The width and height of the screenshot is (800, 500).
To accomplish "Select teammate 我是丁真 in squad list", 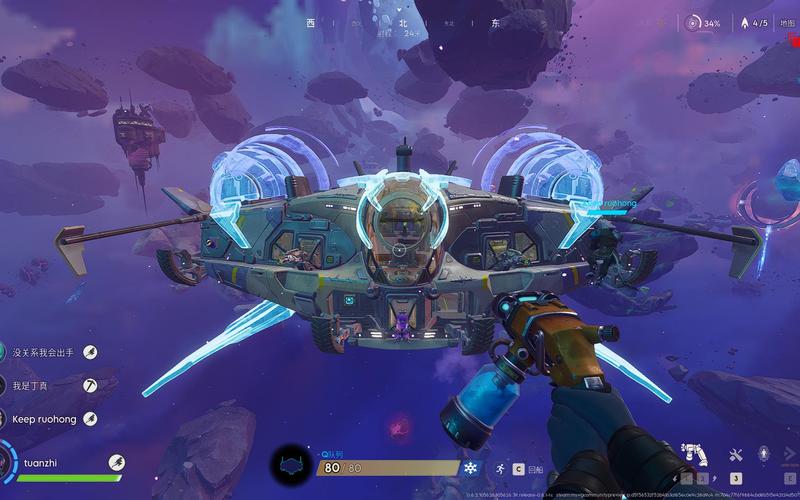I will tap(30, 385).
